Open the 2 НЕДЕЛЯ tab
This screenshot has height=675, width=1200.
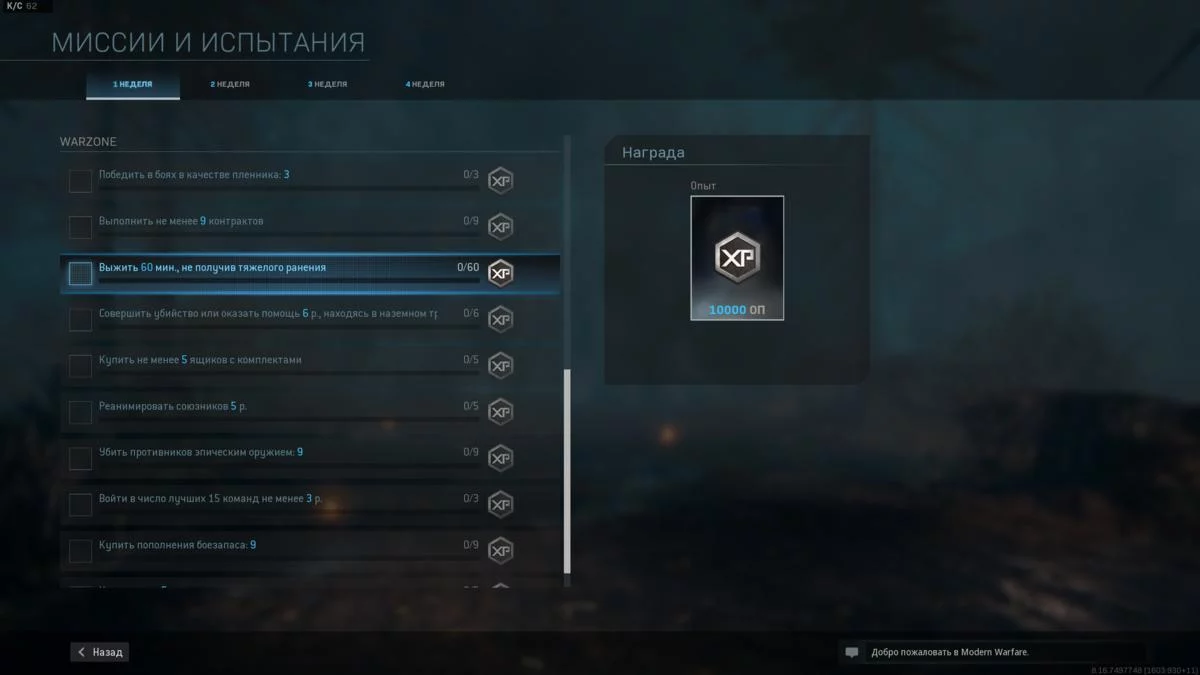230,85
